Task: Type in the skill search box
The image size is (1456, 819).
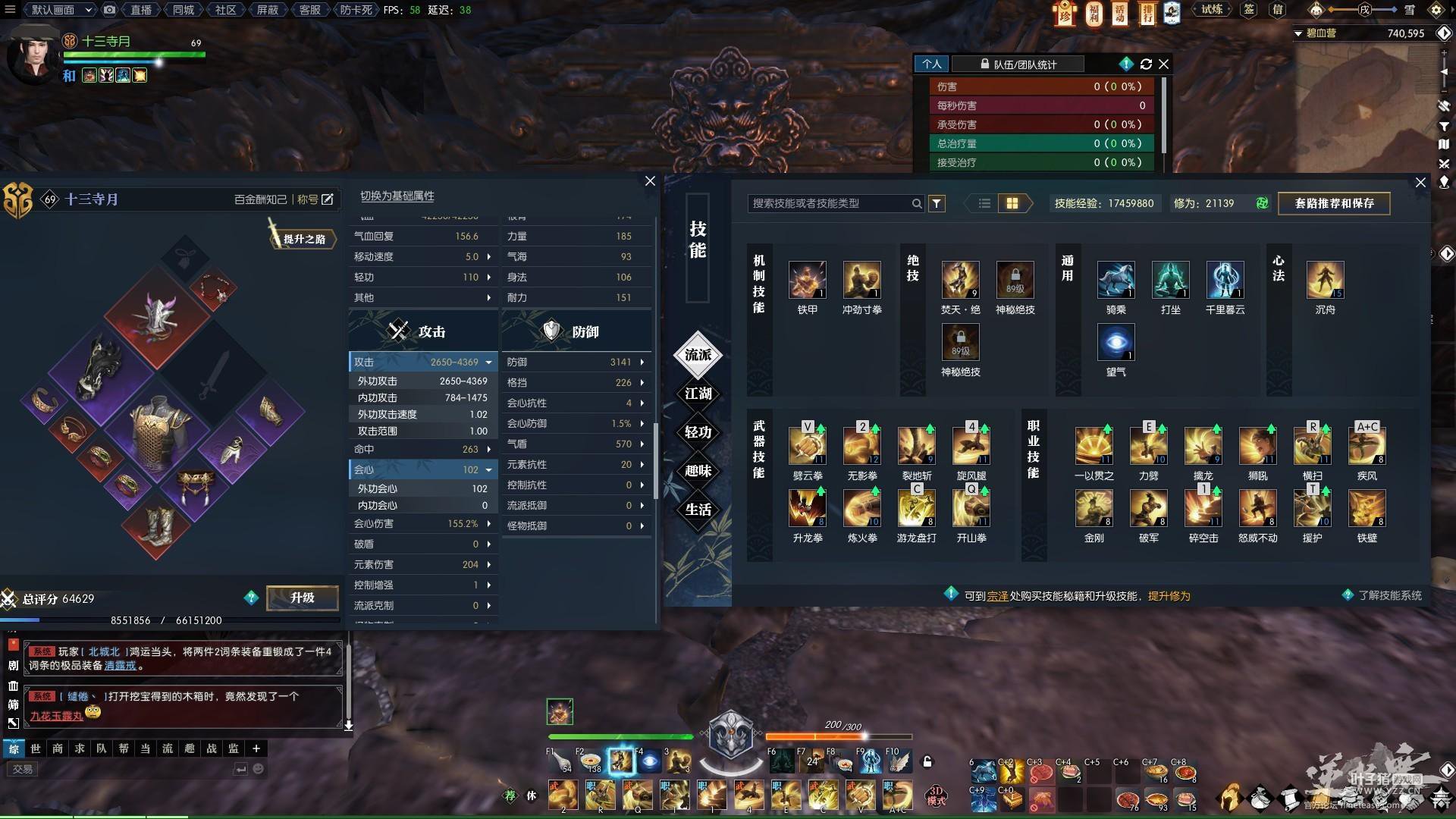Action: (830, 203)
